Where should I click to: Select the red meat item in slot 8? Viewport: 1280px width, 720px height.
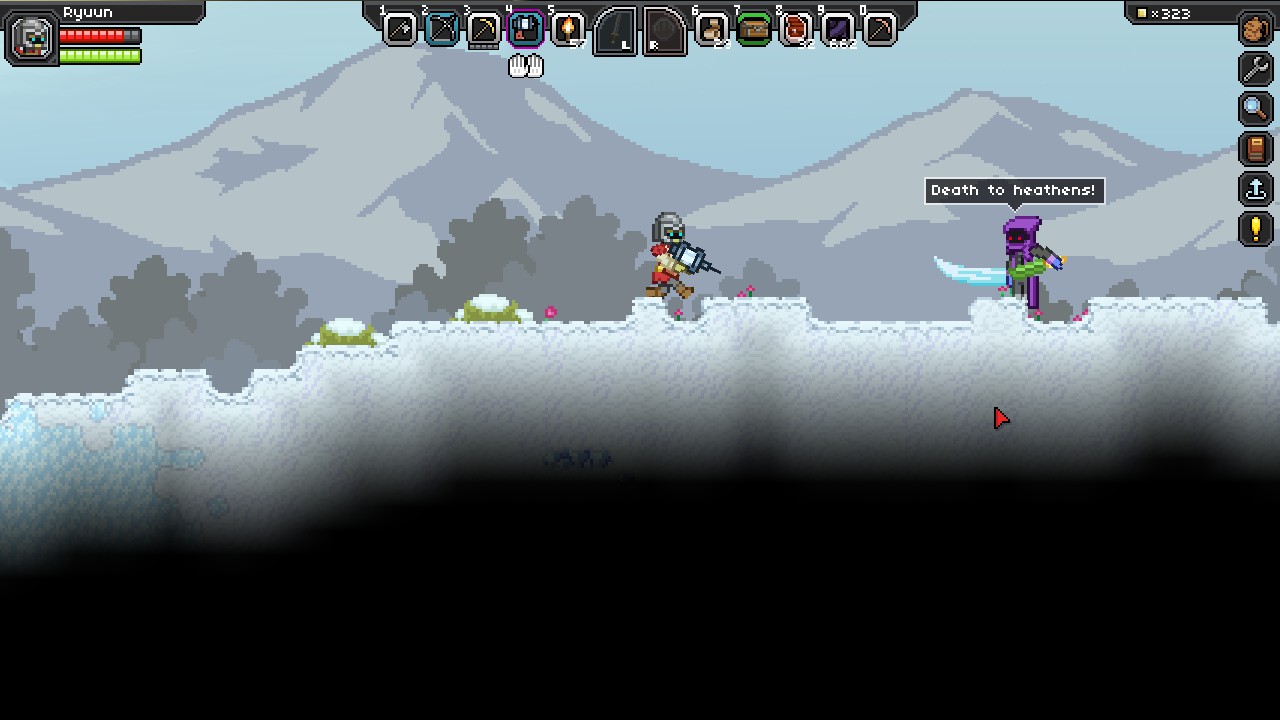coord(795,29)
